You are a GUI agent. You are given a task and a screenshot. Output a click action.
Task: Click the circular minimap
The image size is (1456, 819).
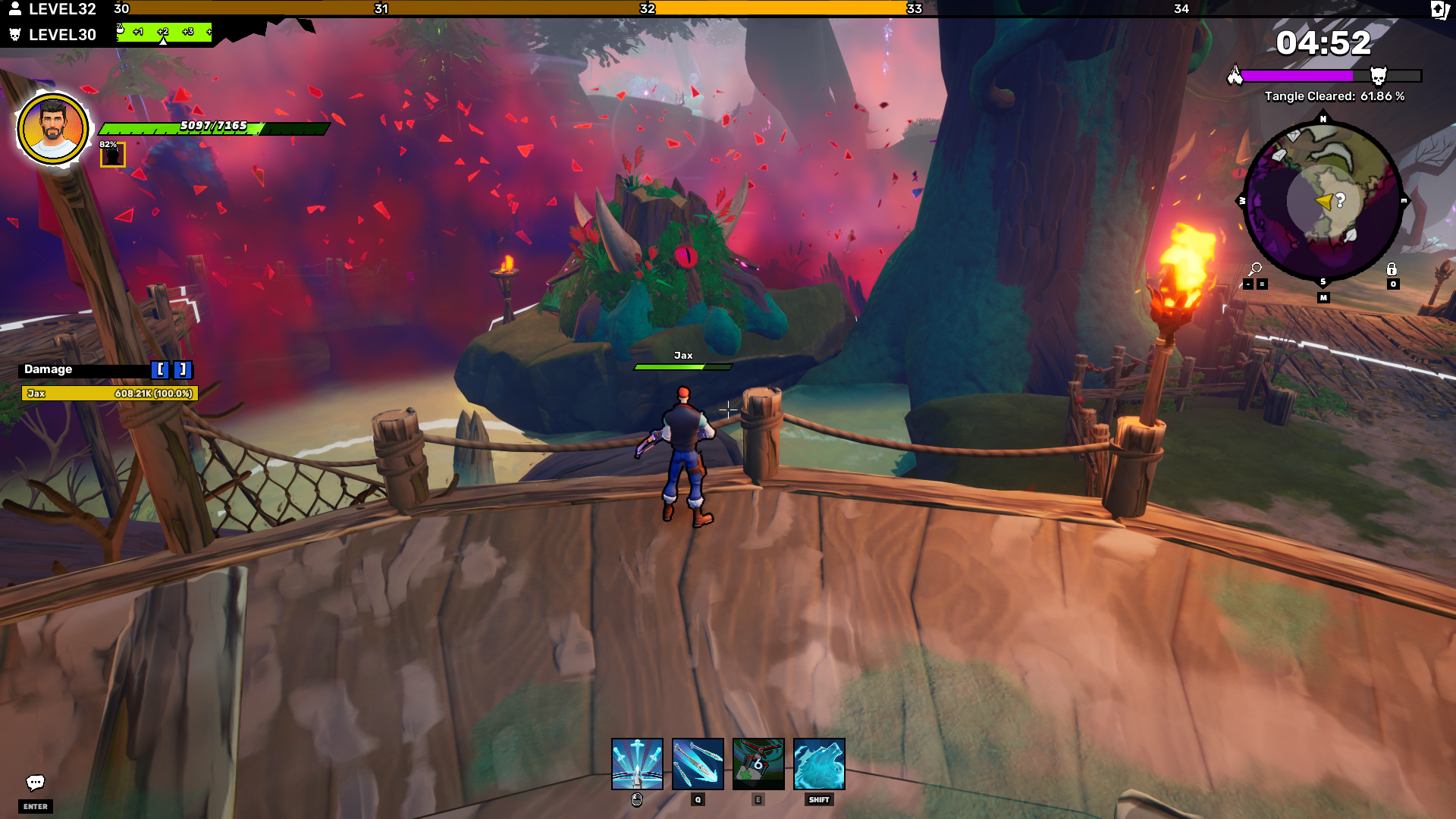[1323, 201]
